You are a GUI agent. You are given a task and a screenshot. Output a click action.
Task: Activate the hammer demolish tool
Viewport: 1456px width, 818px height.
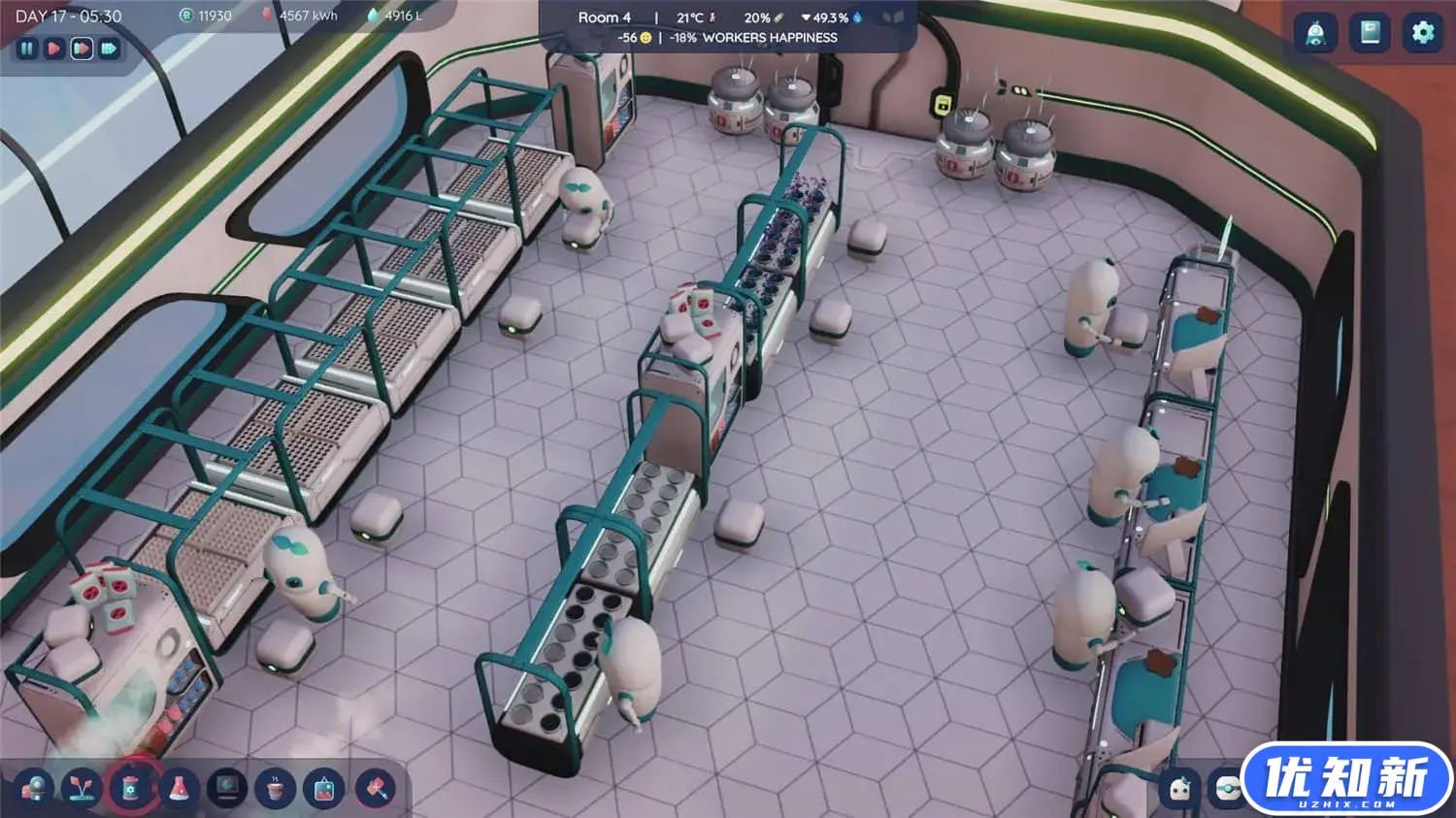pos(375,788)
